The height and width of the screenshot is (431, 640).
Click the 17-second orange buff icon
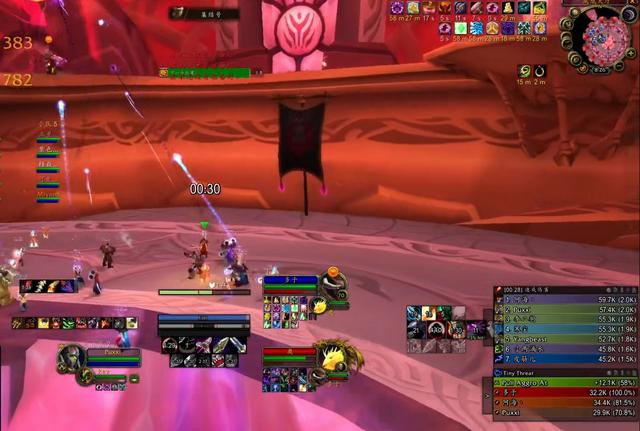(428, 8)
